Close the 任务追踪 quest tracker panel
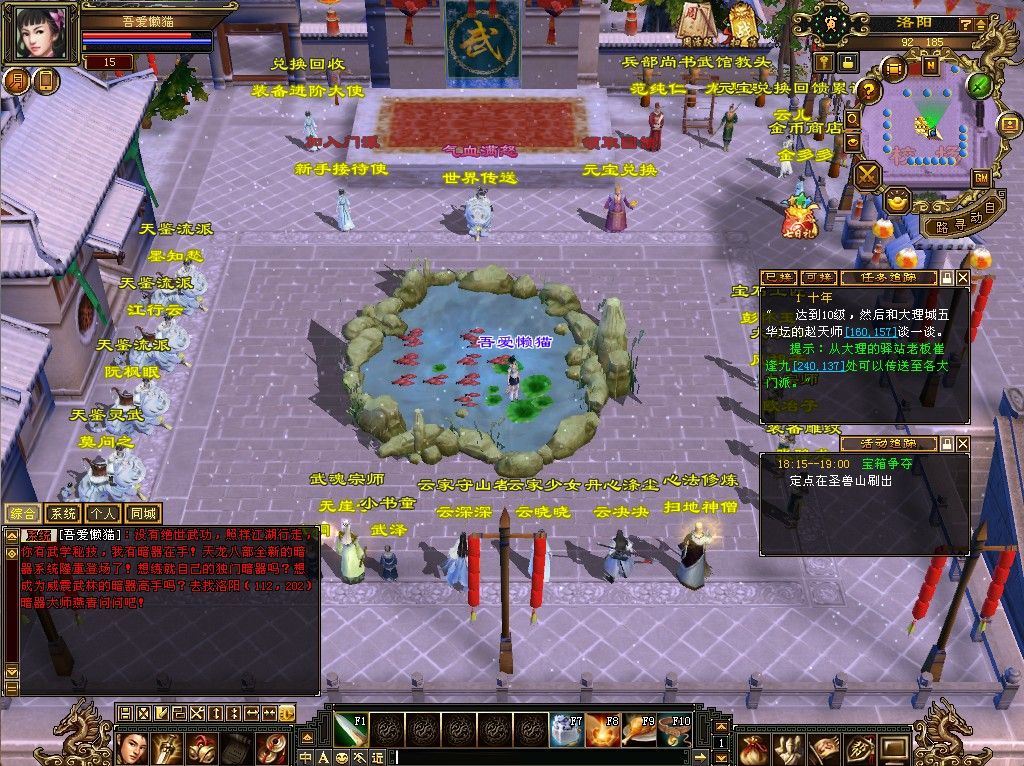 point(963,277)
